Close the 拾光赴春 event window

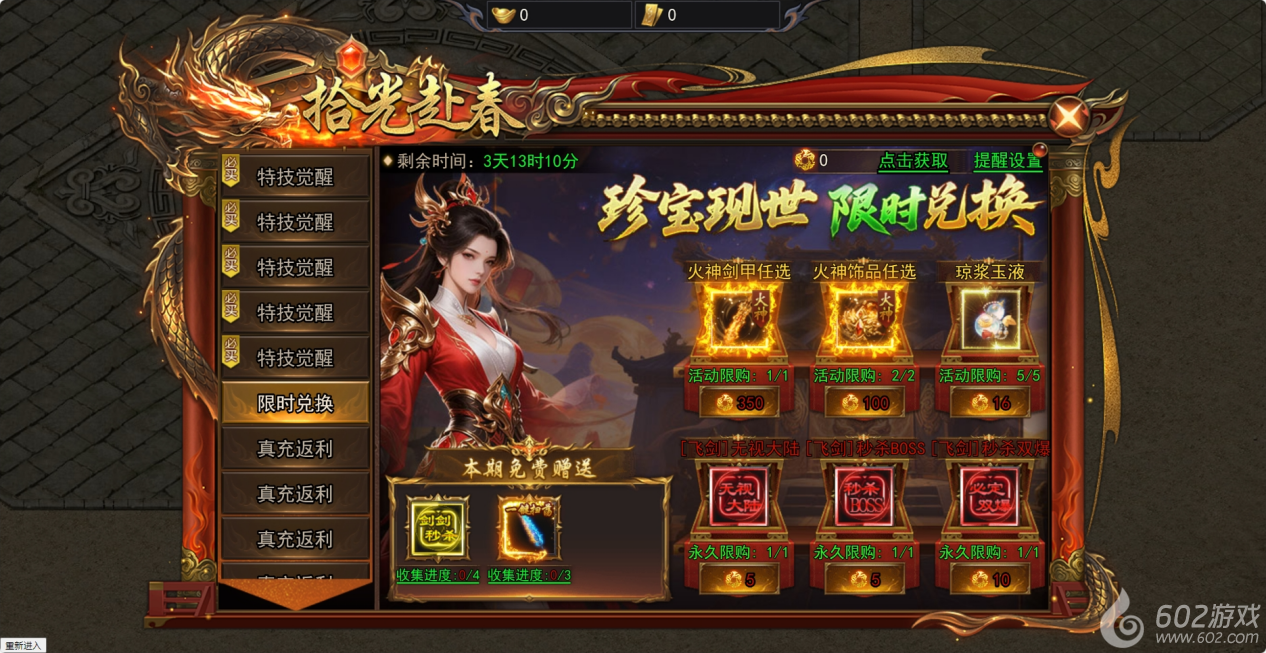[x=1070, y=118]
